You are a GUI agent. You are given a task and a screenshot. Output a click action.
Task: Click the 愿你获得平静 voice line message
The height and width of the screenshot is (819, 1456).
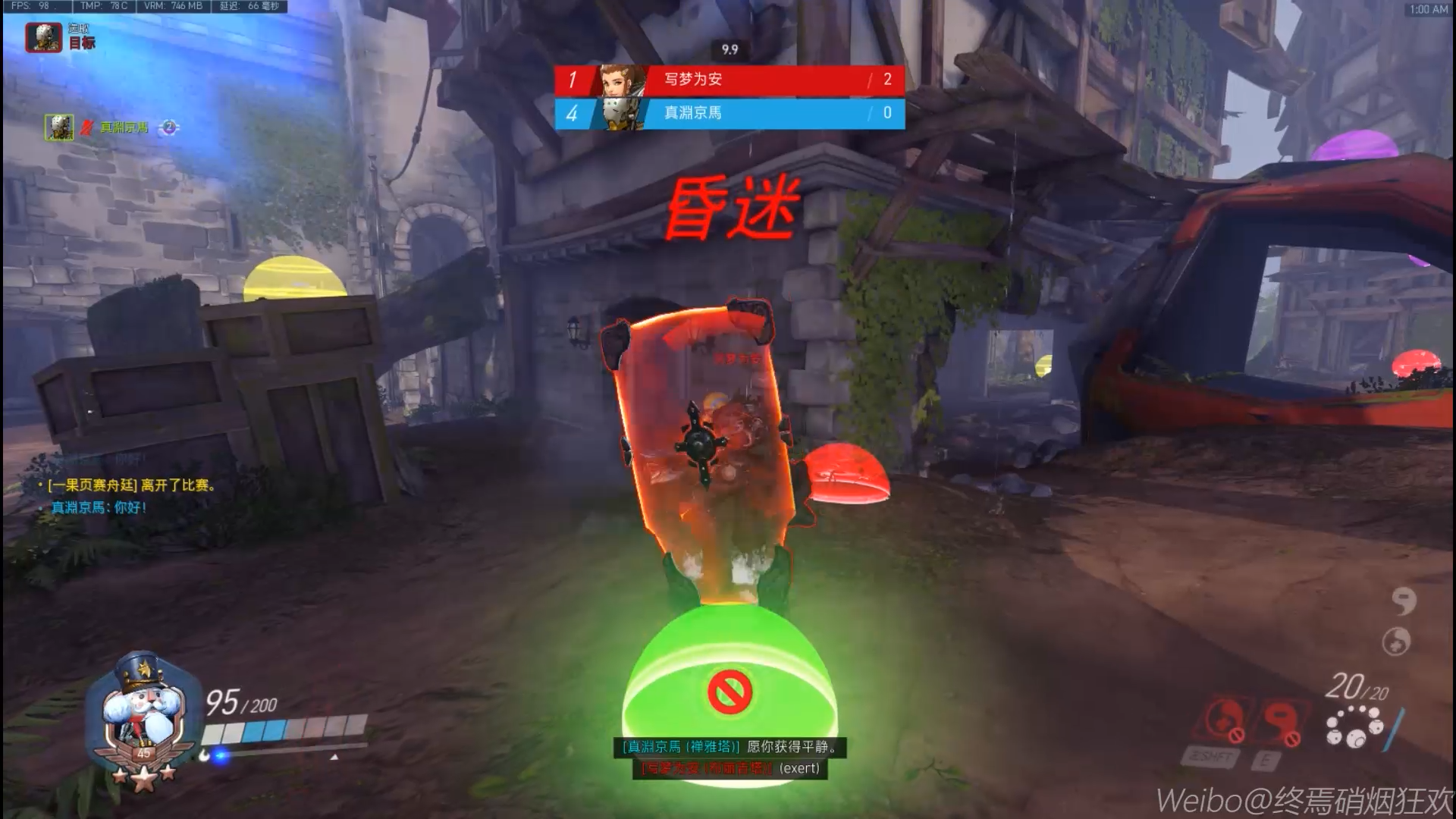pyautogui.click(x=730, y=747)
